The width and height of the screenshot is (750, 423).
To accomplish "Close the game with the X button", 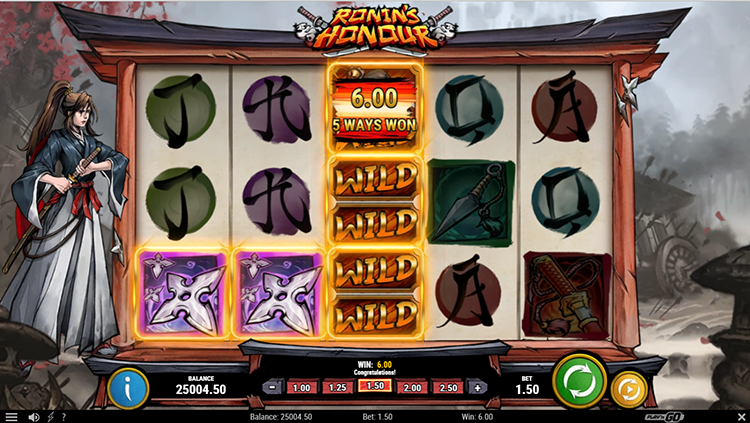I will click(738, 416).
